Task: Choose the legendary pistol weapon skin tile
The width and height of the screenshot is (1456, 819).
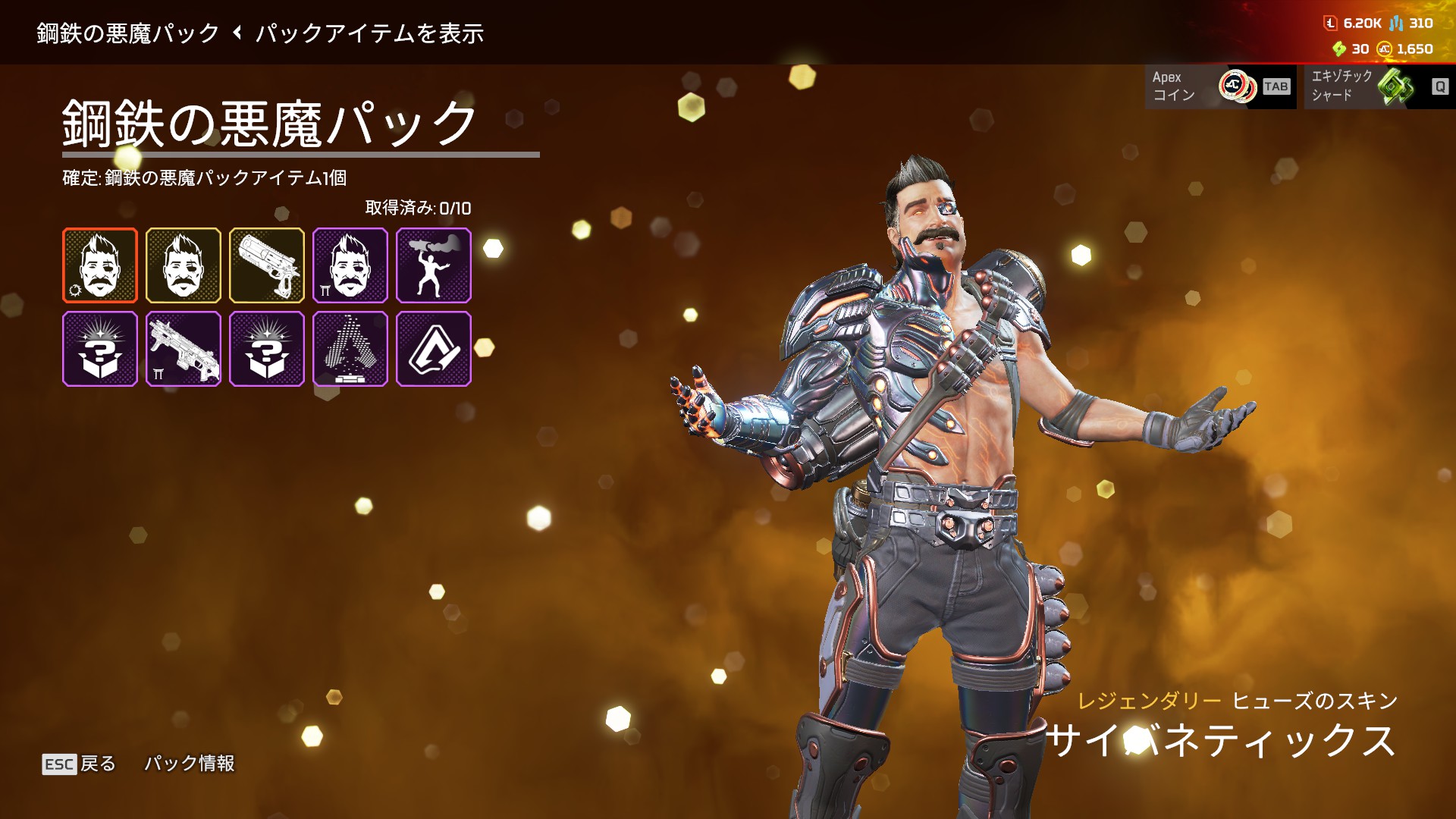Action: (267, 265)
